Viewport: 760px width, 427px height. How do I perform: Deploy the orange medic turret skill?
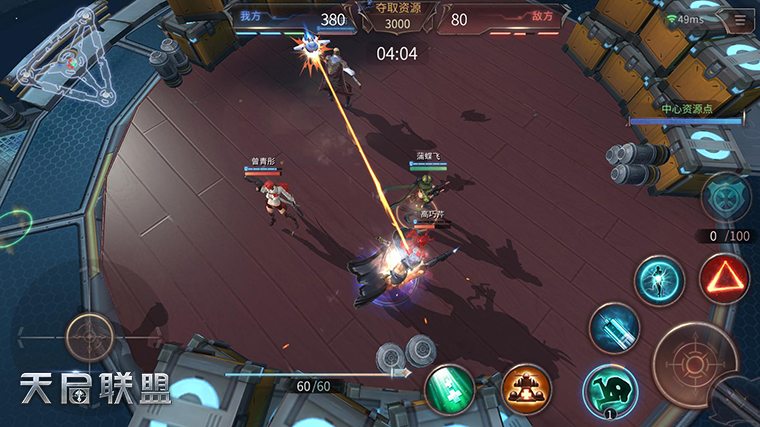(x=525, y=389)
